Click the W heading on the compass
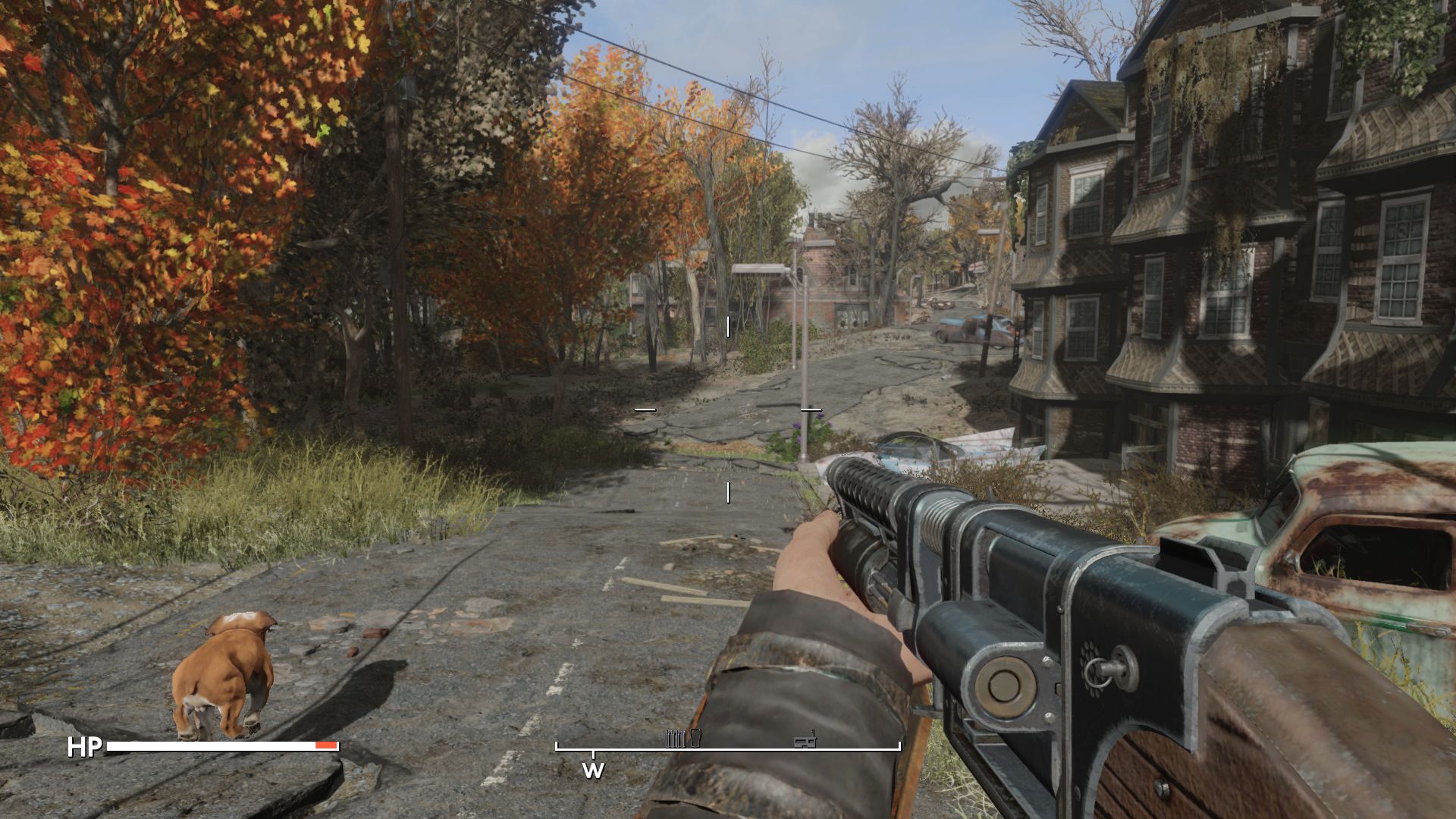Viewport: 1456px width, 819px height. [x=593, y=770]
